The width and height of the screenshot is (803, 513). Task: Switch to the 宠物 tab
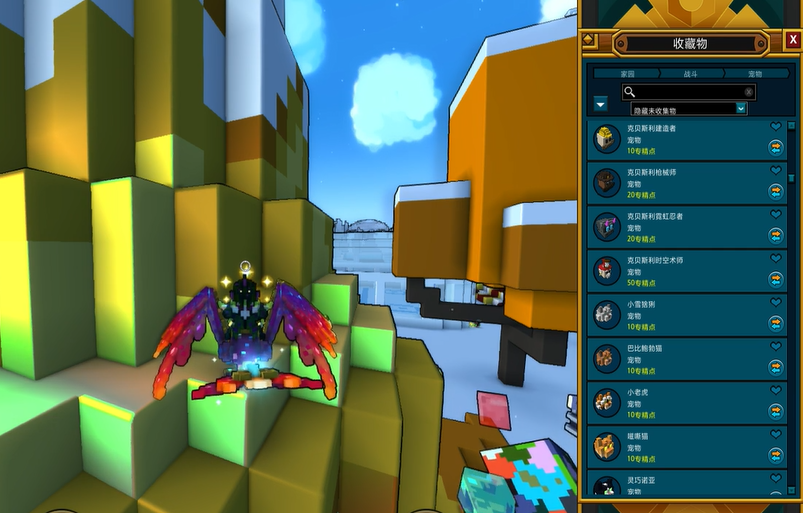[755, 74]
